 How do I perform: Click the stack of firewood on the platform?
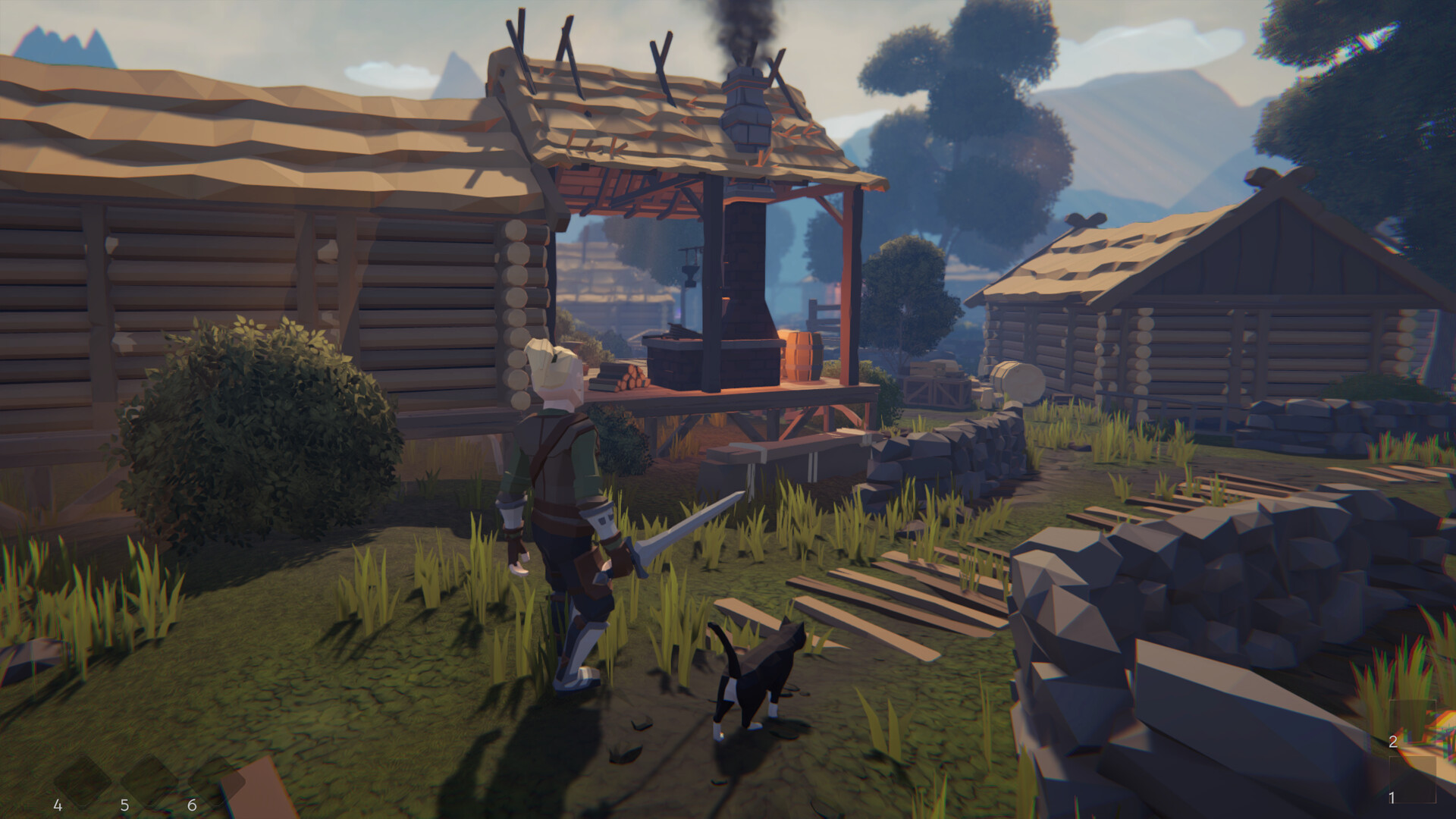click(x=632, y=379)
